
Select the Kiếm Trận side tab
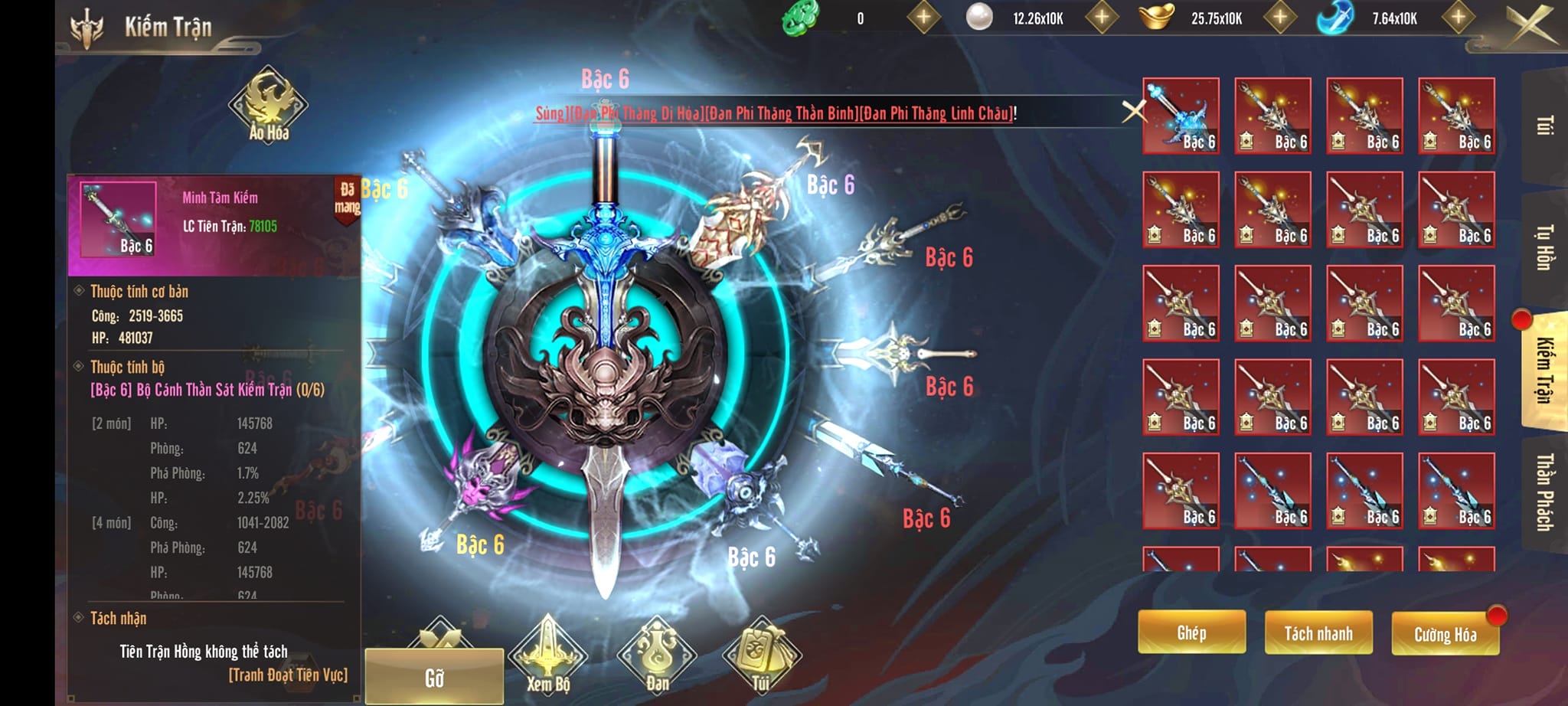coord(1545,370)
